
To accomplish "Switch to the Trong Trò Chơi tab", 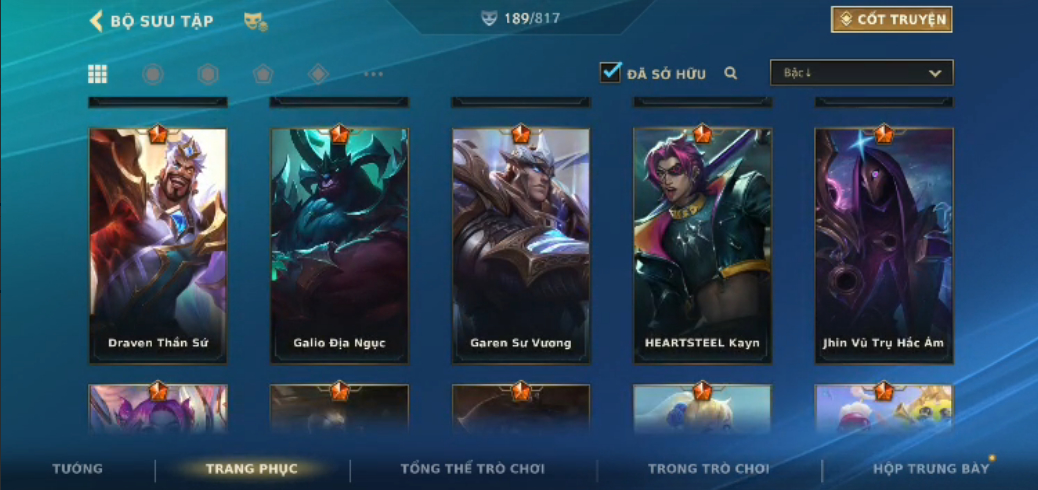I will coord(708,469).
